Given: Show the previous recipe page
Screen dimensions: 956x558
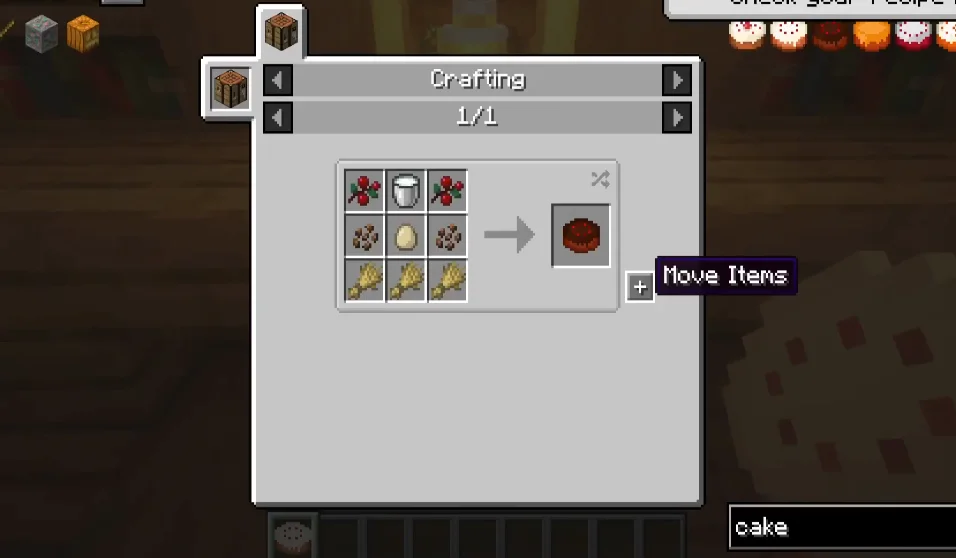Looking at the screenshot, I should (278, 118).
